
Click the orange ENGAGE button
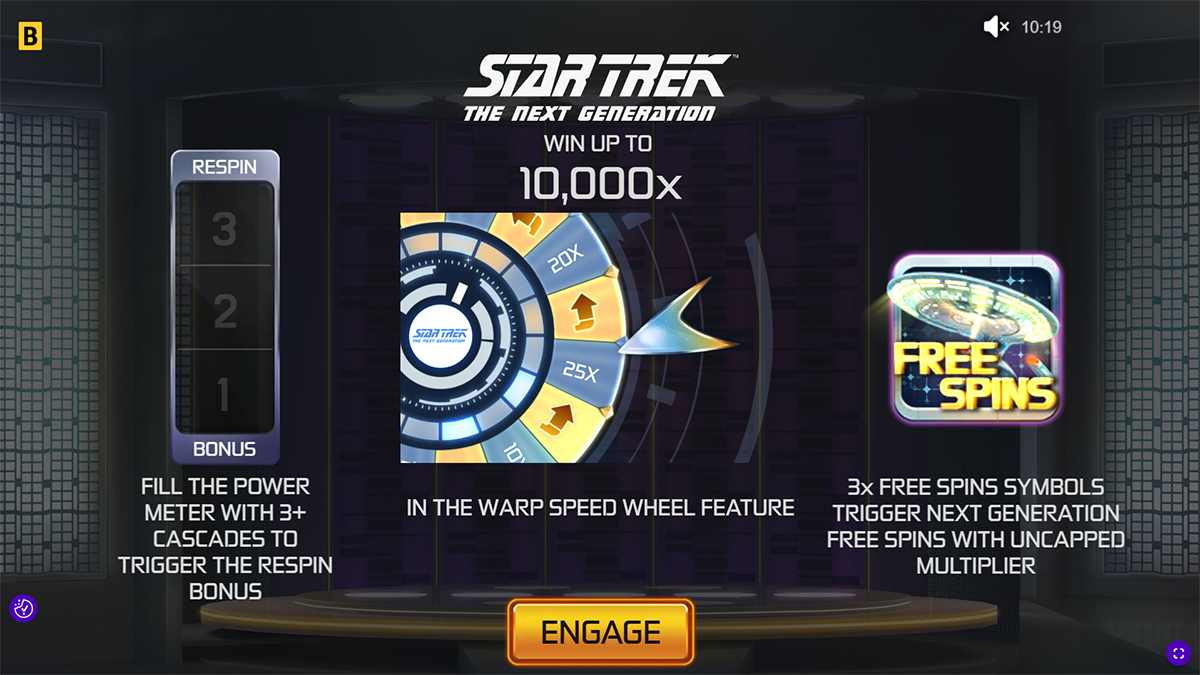pos(600,632)
